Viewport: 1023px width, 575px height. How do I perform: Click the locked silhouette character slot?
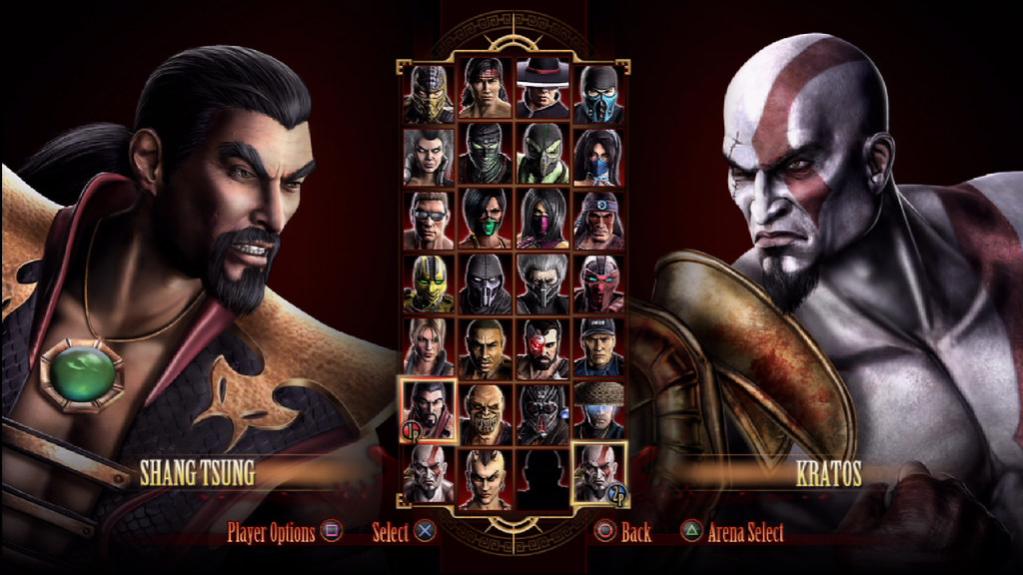coord(542,476)
